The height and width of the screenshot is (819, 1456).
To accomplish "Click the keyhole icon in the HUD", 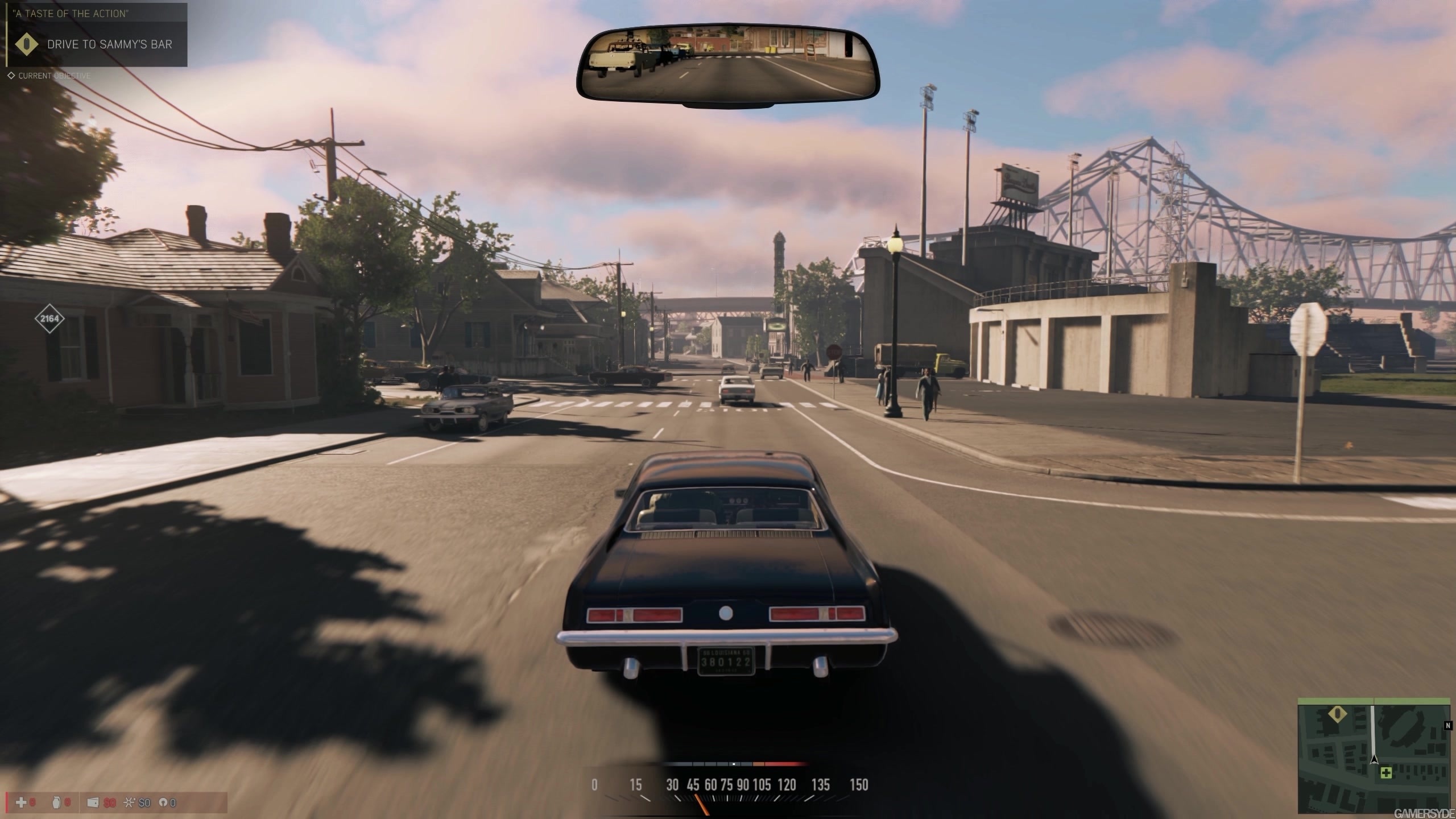I will pyautogui.click(x=162, y=803).
